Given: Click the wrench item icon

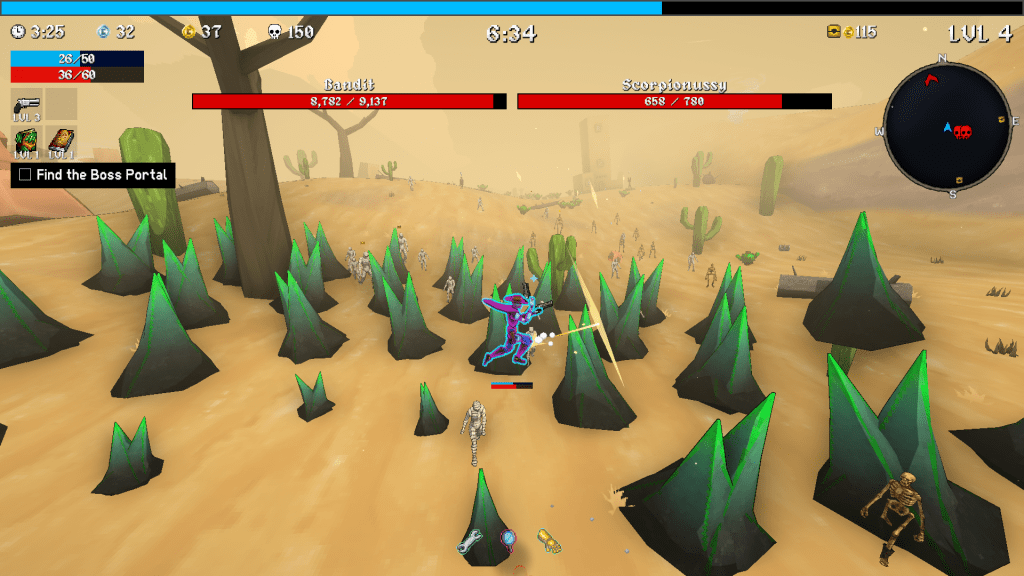Looking at the screenshot, I should tap(470, 543).
